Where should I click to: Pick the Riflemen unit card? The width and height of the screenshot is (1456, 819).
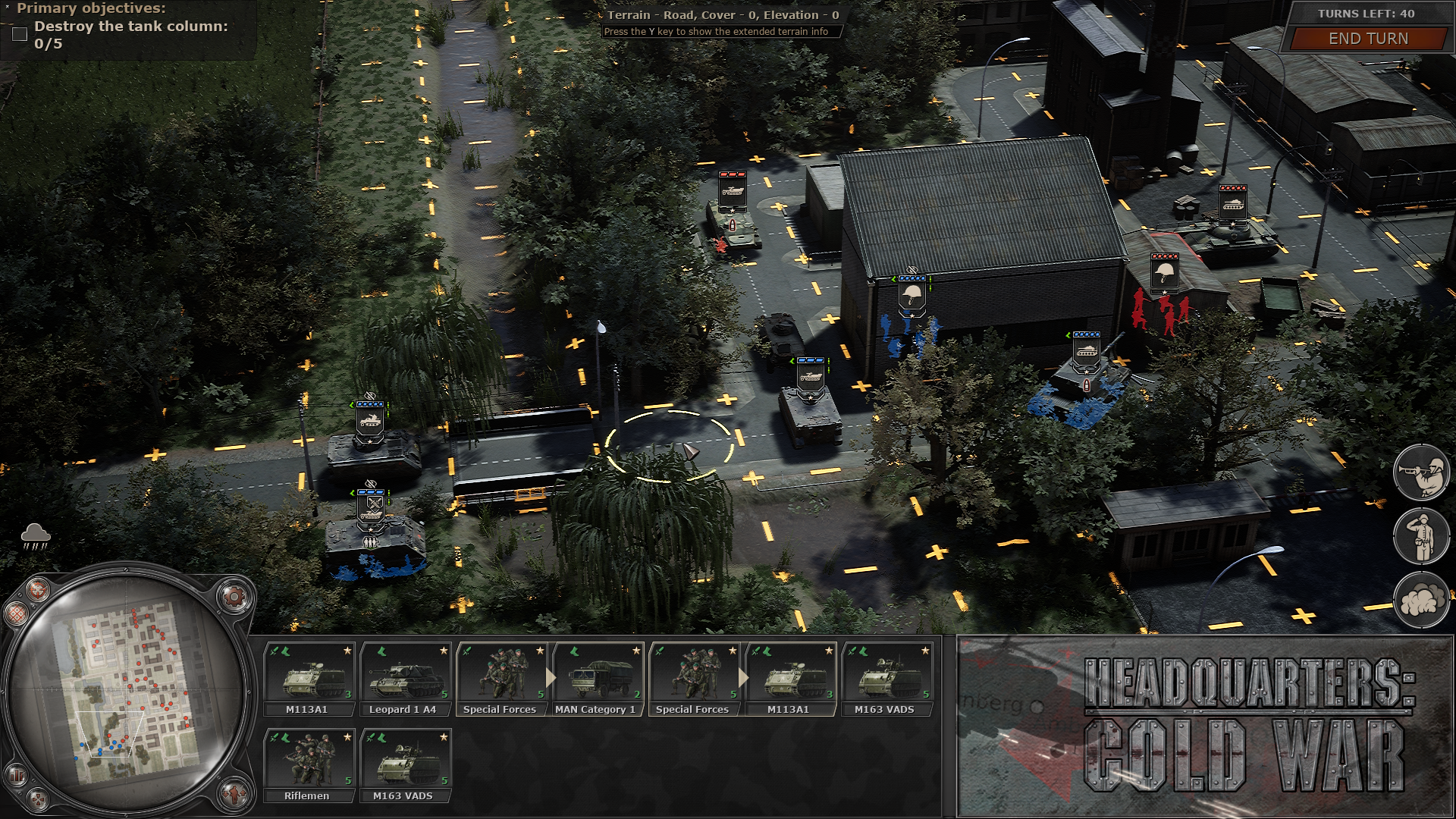coord(309,766)
